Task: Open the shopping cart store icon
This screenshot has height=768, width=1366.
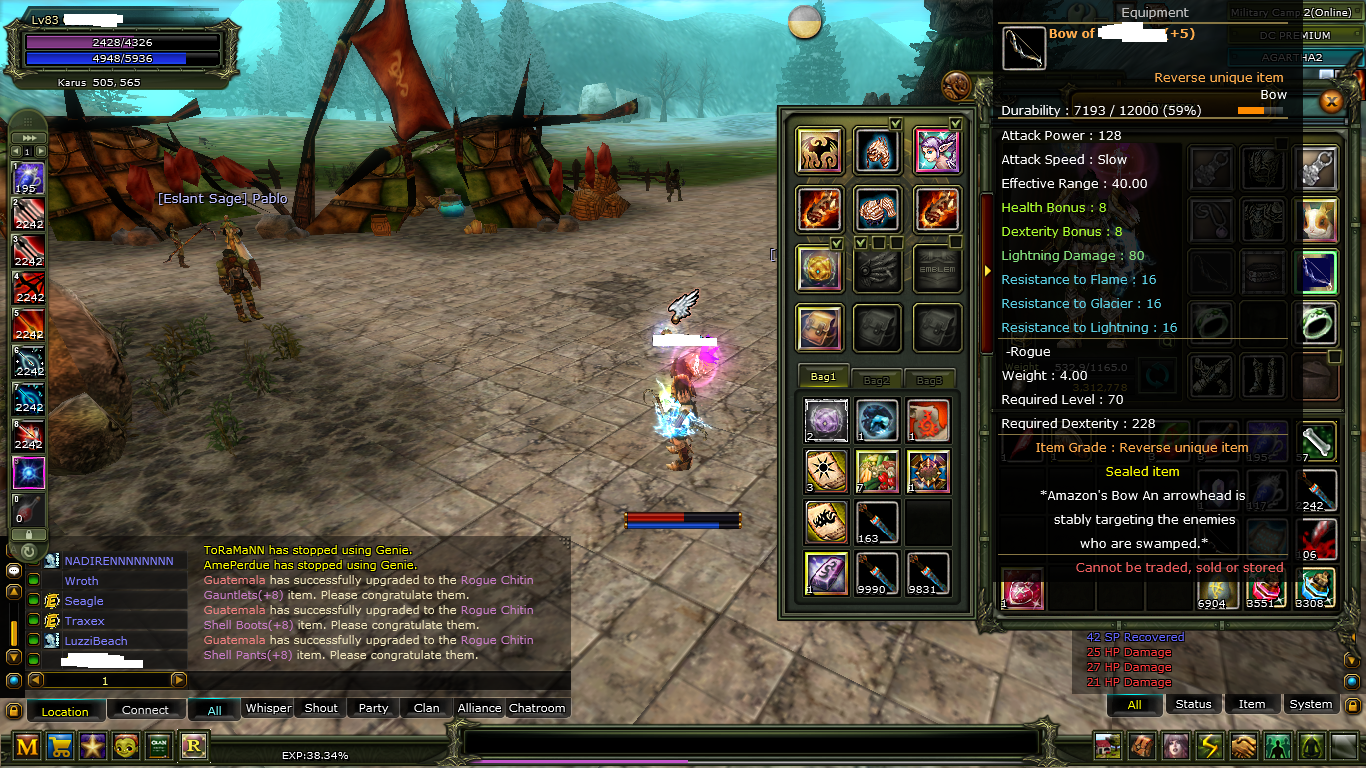Action: pyautogui.click(x=59, y=746)
